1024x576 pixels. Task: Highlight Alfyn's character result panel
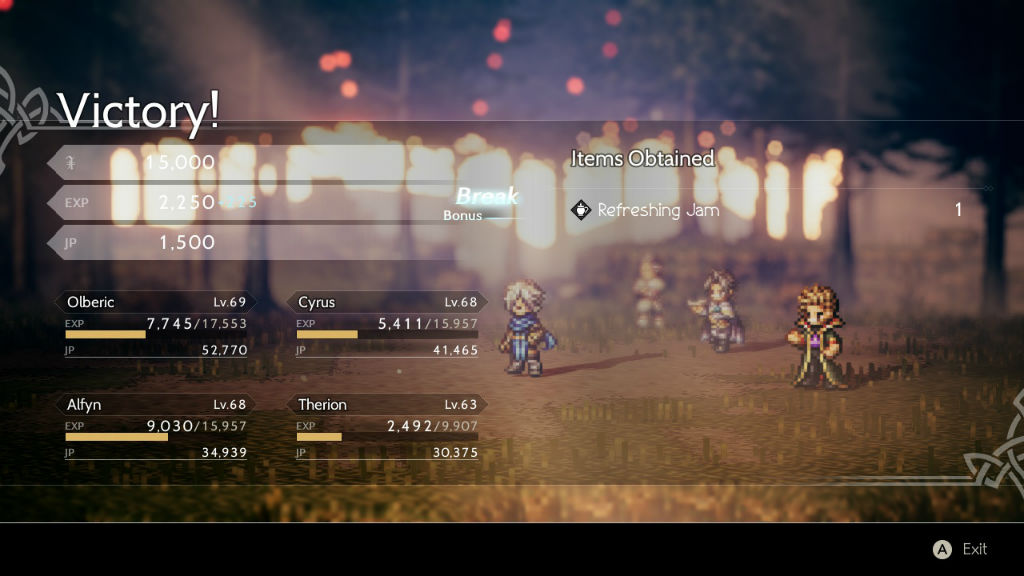click(156, 428)
